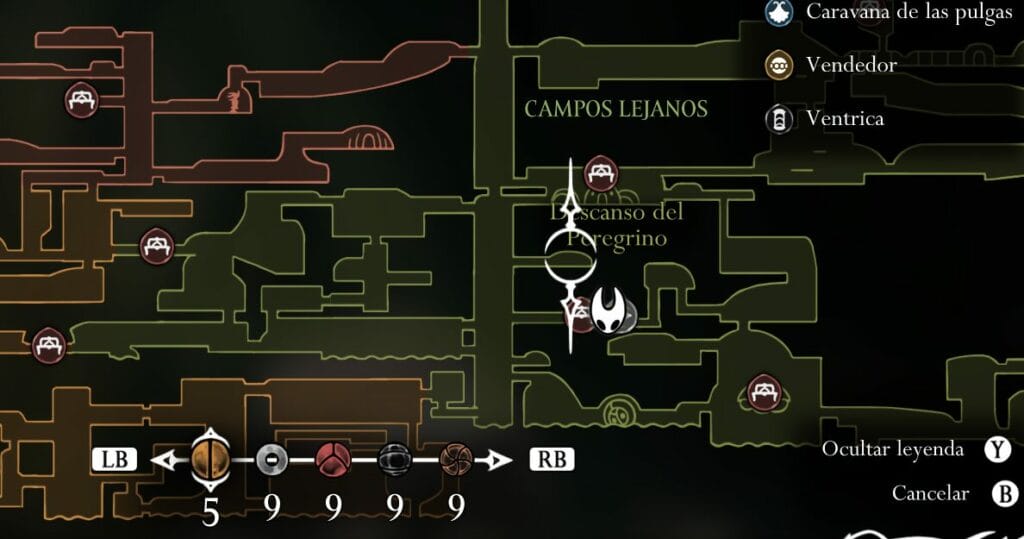Viewport: 1024px width, 539px height.
Task: Click the Cancelar option
Action: click(930, 493)
